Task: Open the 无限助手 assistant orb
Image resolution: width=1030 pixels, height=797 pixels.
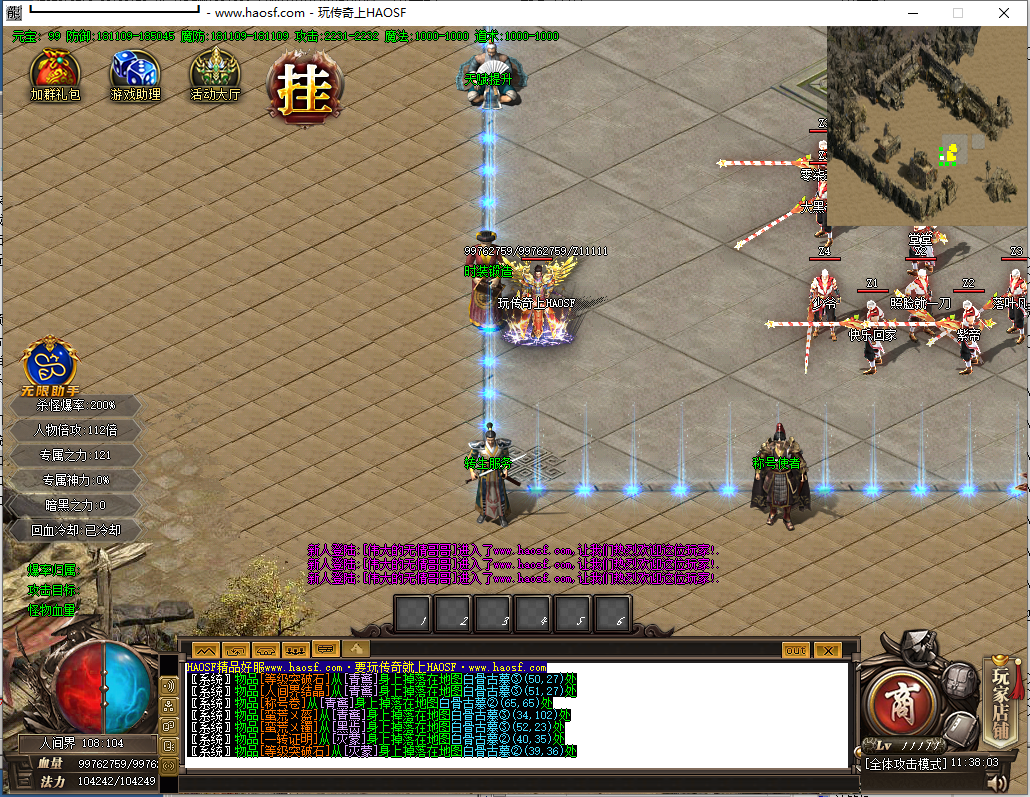Action: [50, 362]
